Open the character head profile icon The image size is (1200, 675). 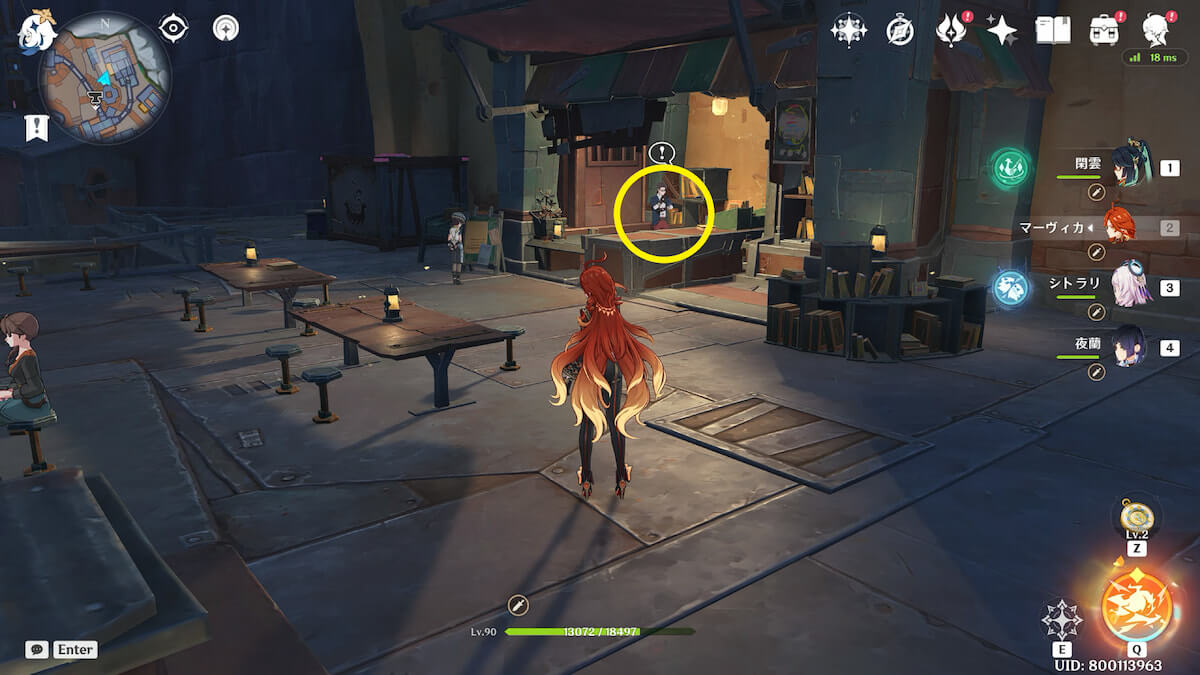coord(1157,30)
